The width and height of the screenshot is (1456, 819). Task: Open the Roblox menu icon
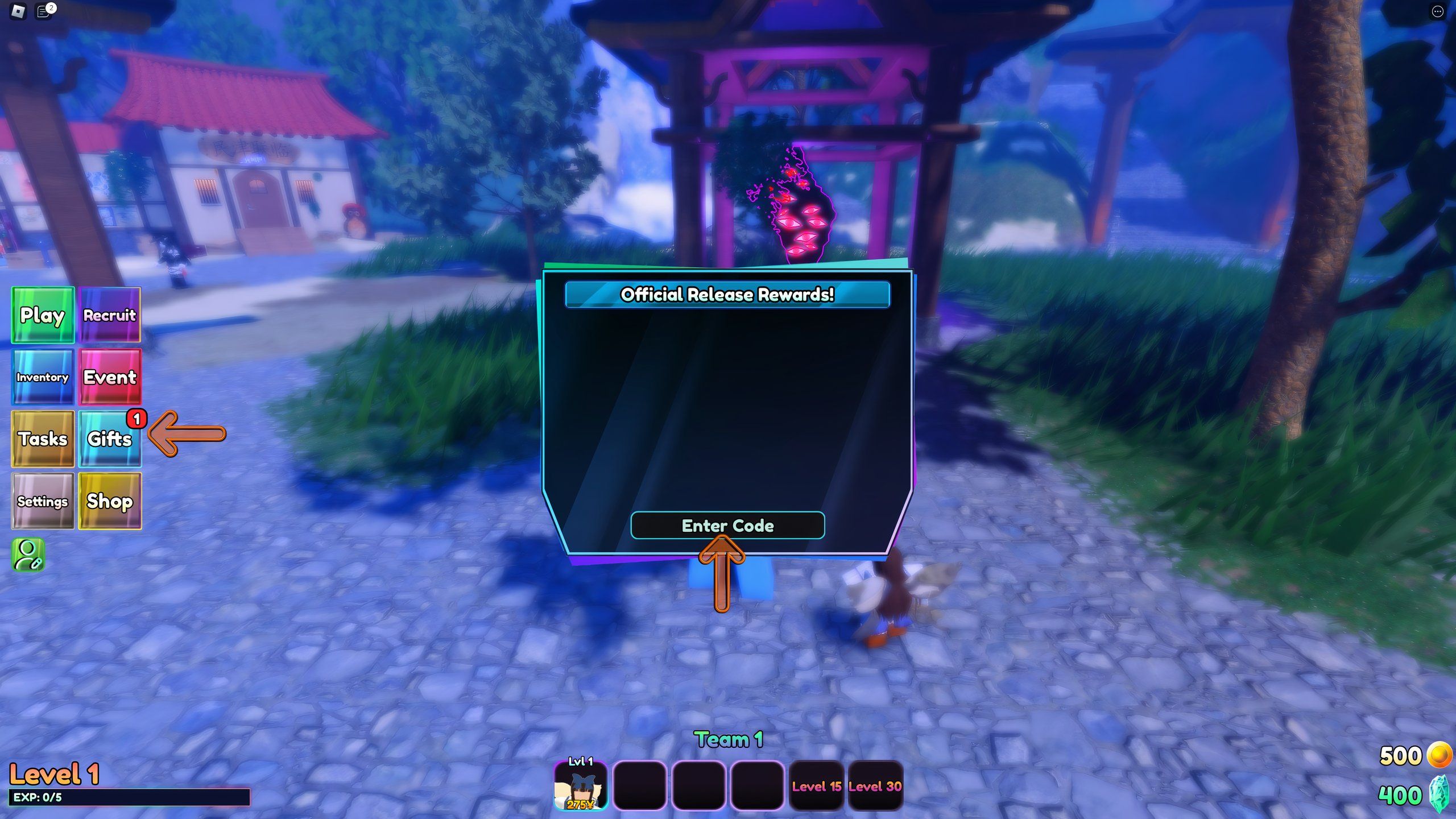click(17, 11)
